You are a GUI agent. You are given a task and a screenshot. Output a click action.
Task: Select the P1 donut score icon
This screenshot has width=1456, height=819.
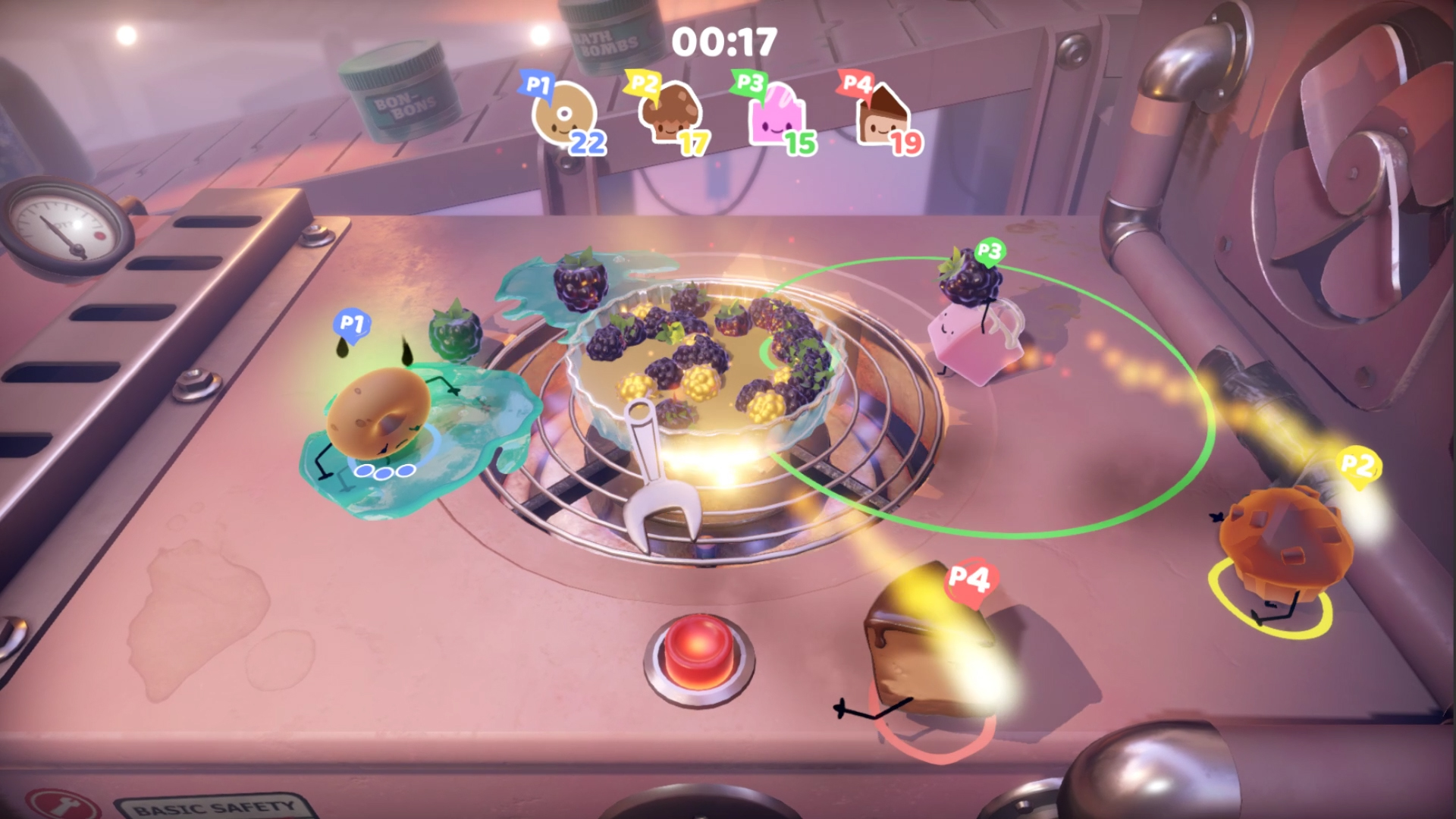tap(565, 115)
